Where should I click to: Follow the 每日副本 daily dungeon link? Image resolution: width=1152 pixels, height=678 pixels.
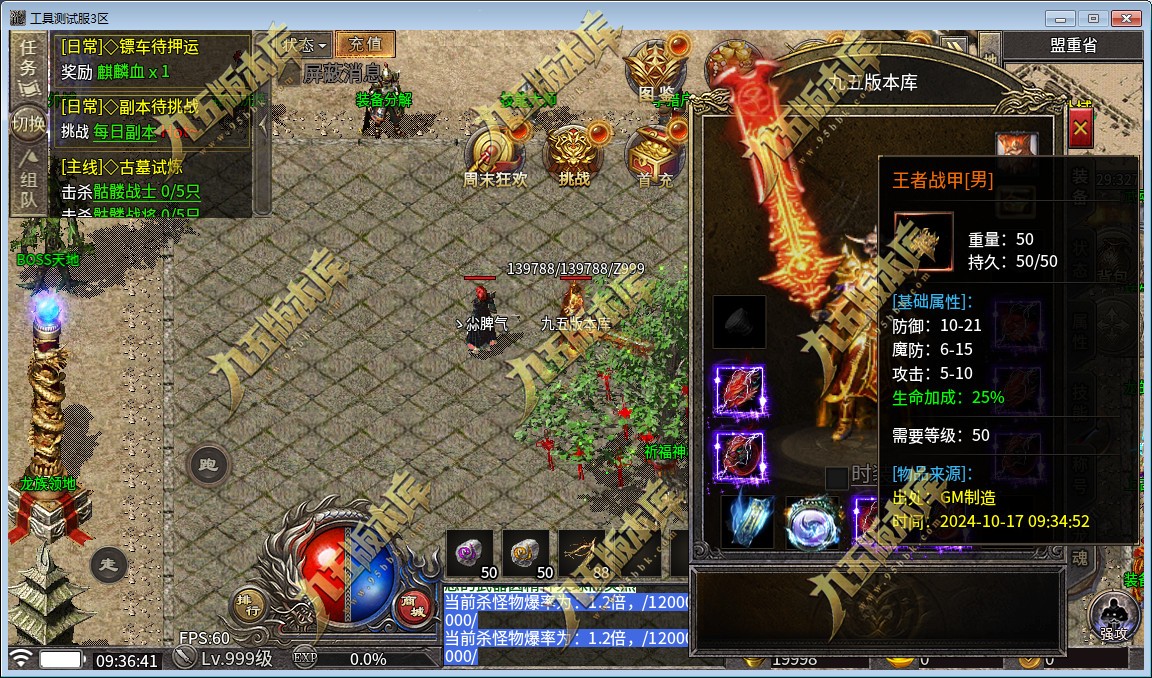125,131
